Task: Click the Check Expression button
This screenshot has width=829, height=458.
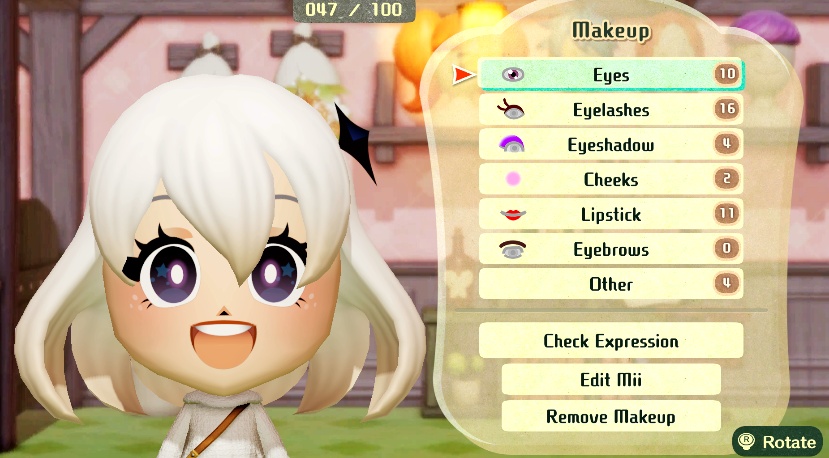Action: [x=610, y=341]
